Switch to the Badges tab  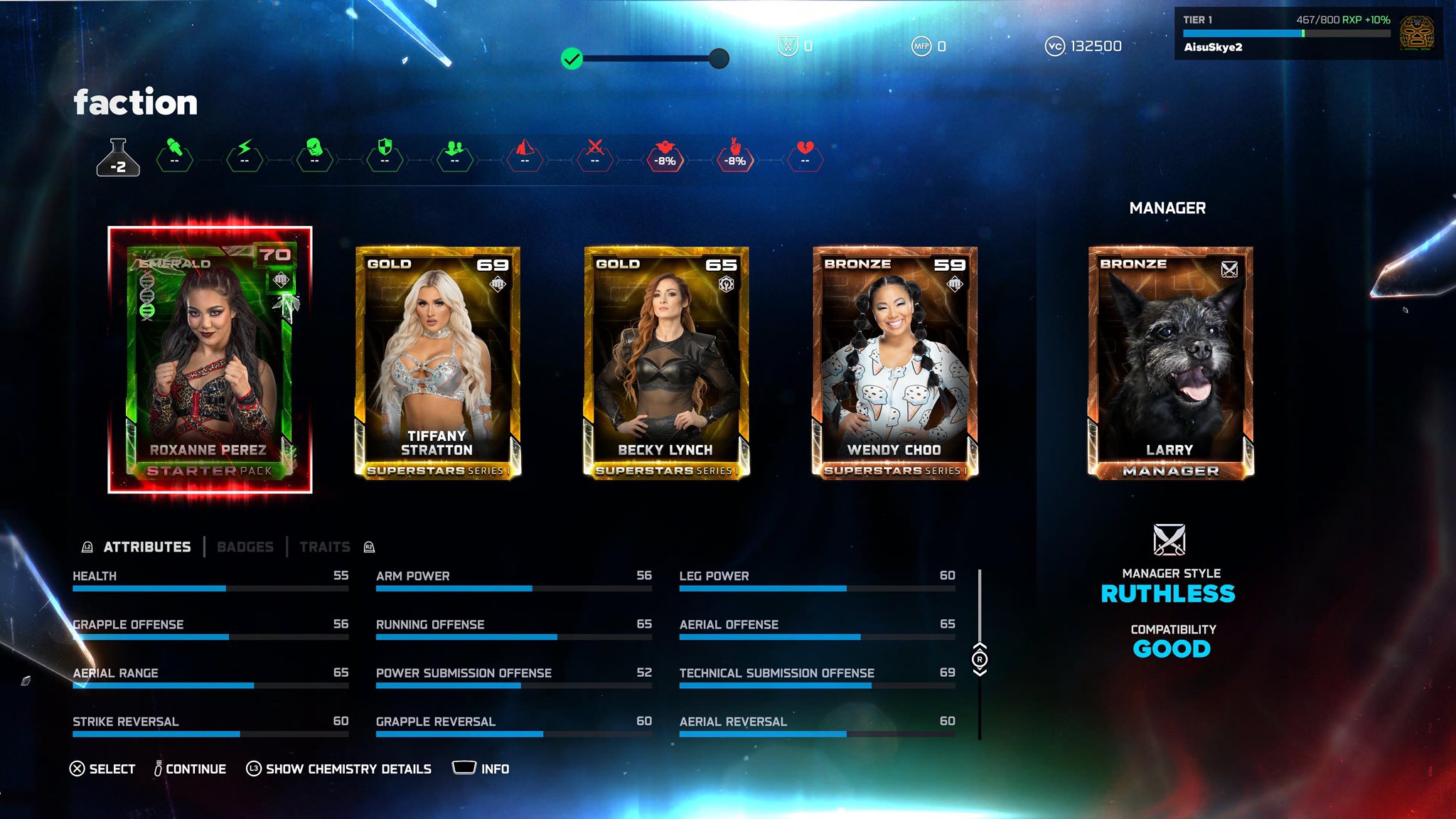[245, 547]
